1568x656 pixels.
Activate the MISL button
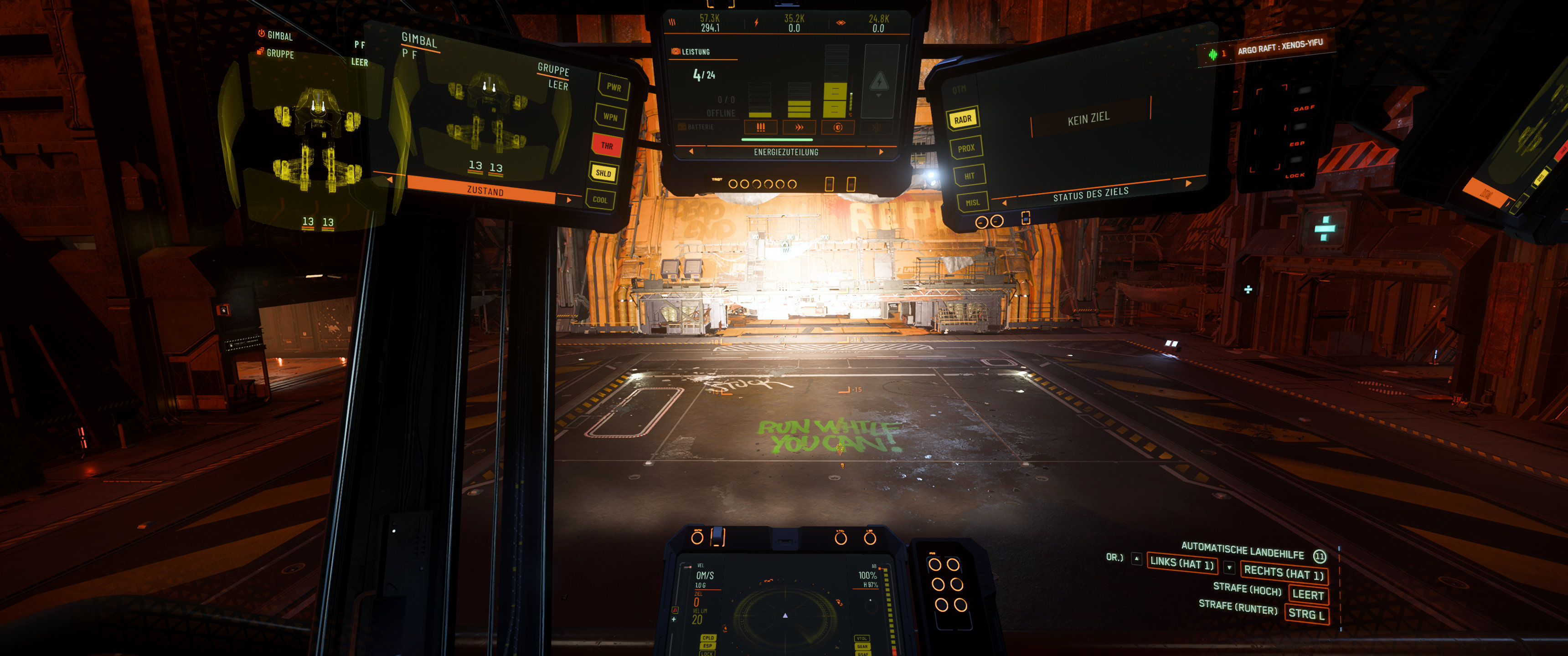[x=972, y=203]
